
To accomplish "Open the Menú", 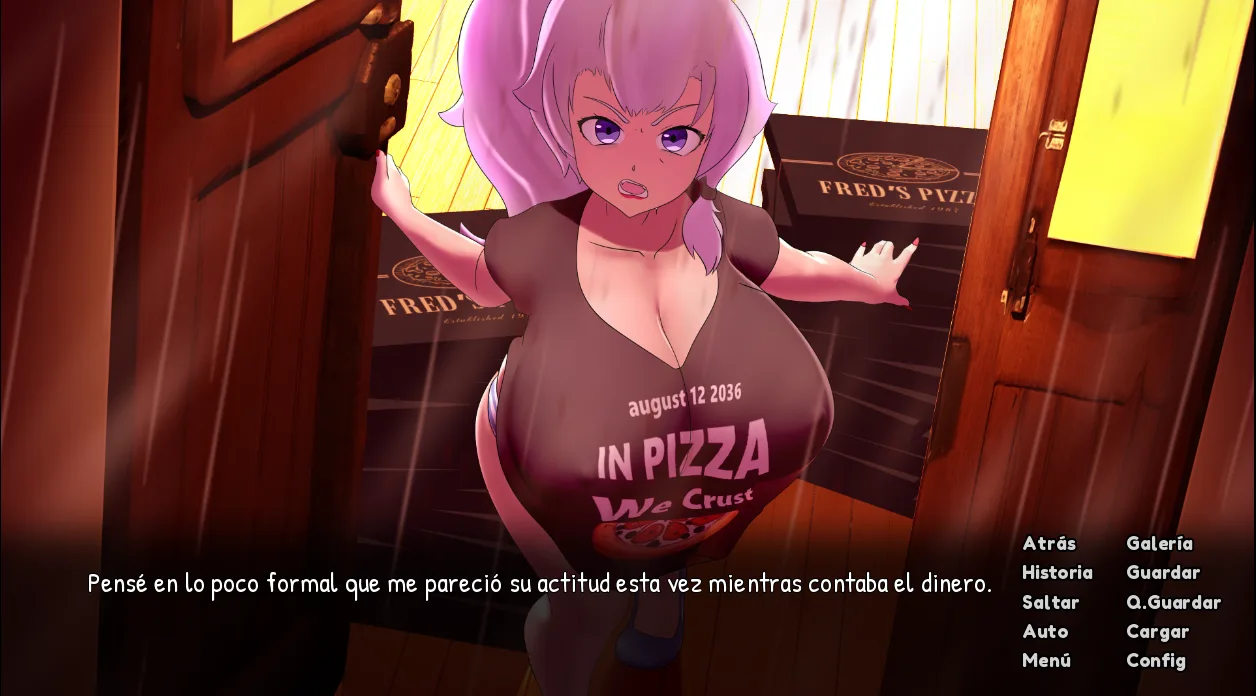I will coord(1046,660).
